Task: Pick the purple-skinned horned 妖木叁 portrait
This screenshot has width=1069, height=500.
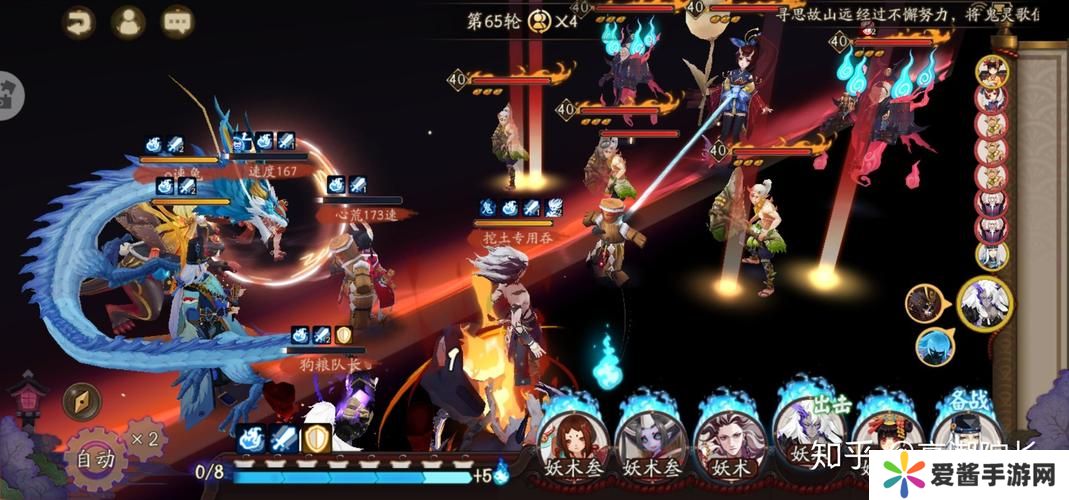Action: click(649, 434)
